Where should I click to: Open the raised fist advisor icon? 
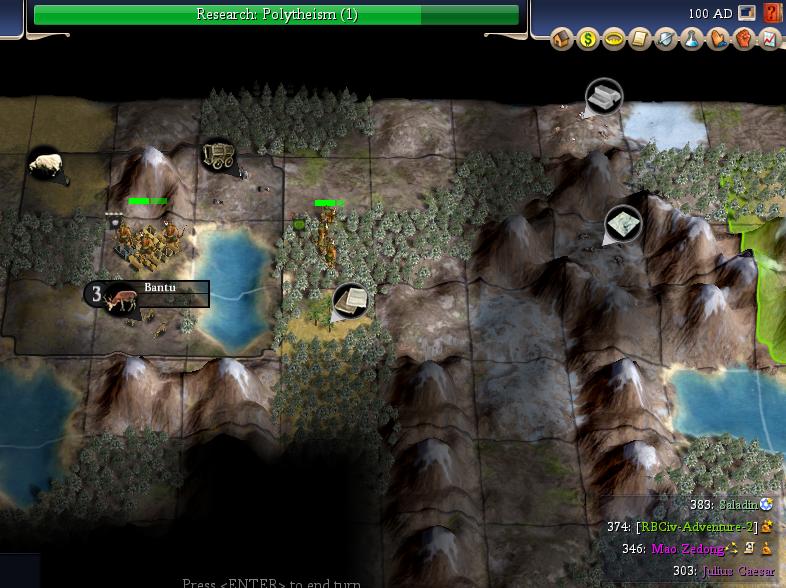(743, 40)
